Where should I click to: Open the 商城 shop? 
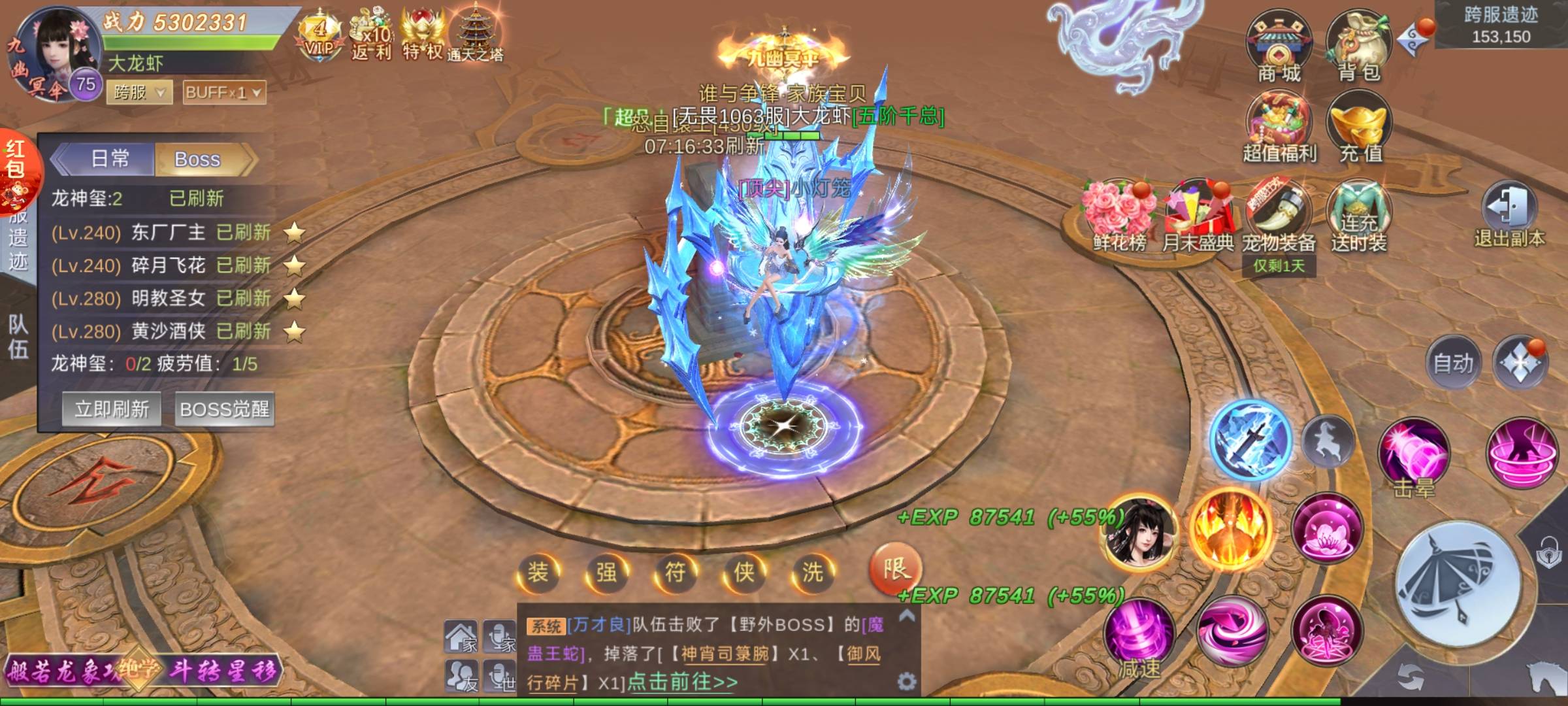click(x=1279, y=47)
